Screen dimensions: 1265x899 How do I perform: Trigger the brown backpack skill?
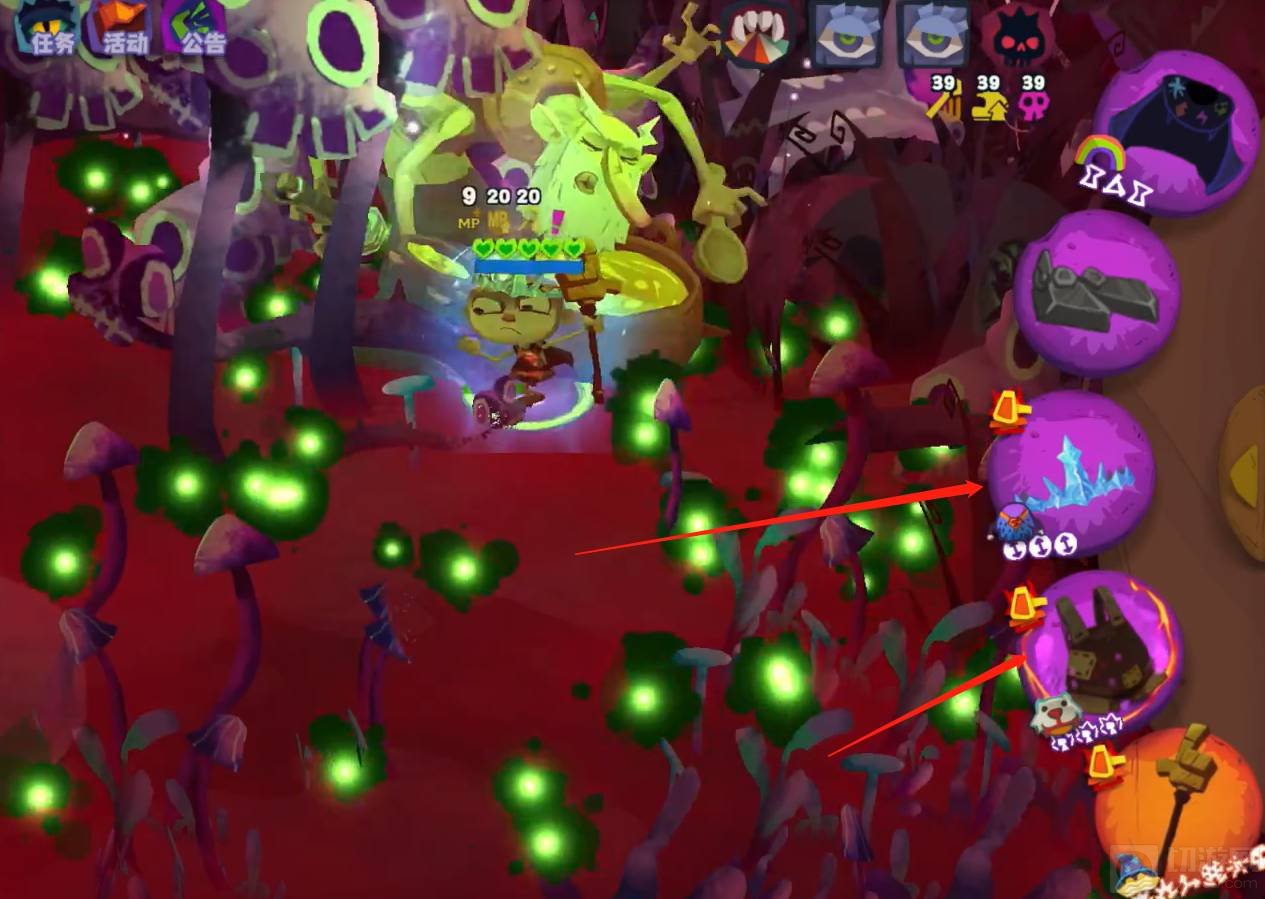coord(1102,651)
